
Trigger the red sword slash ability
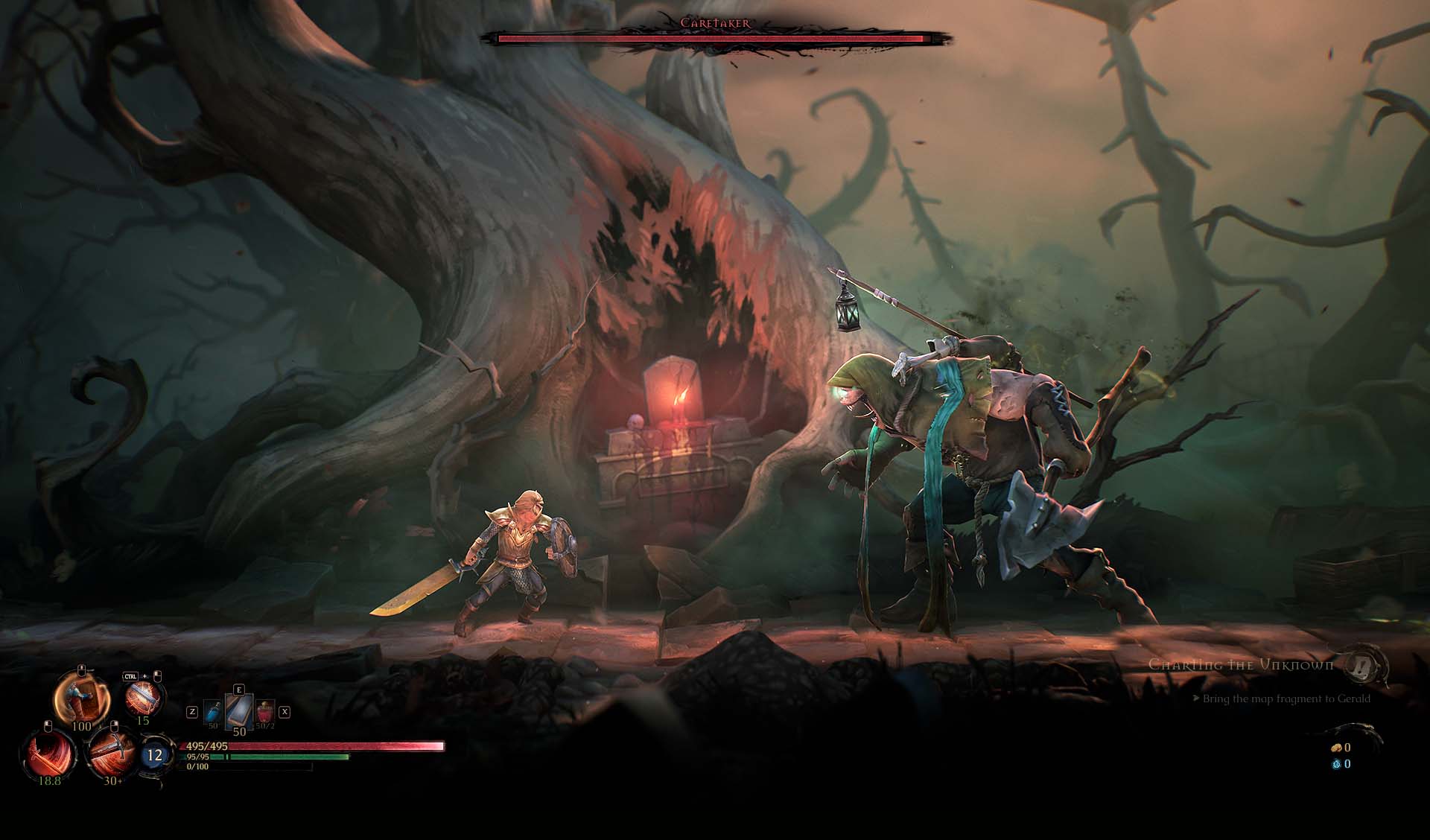click(51, 754)
